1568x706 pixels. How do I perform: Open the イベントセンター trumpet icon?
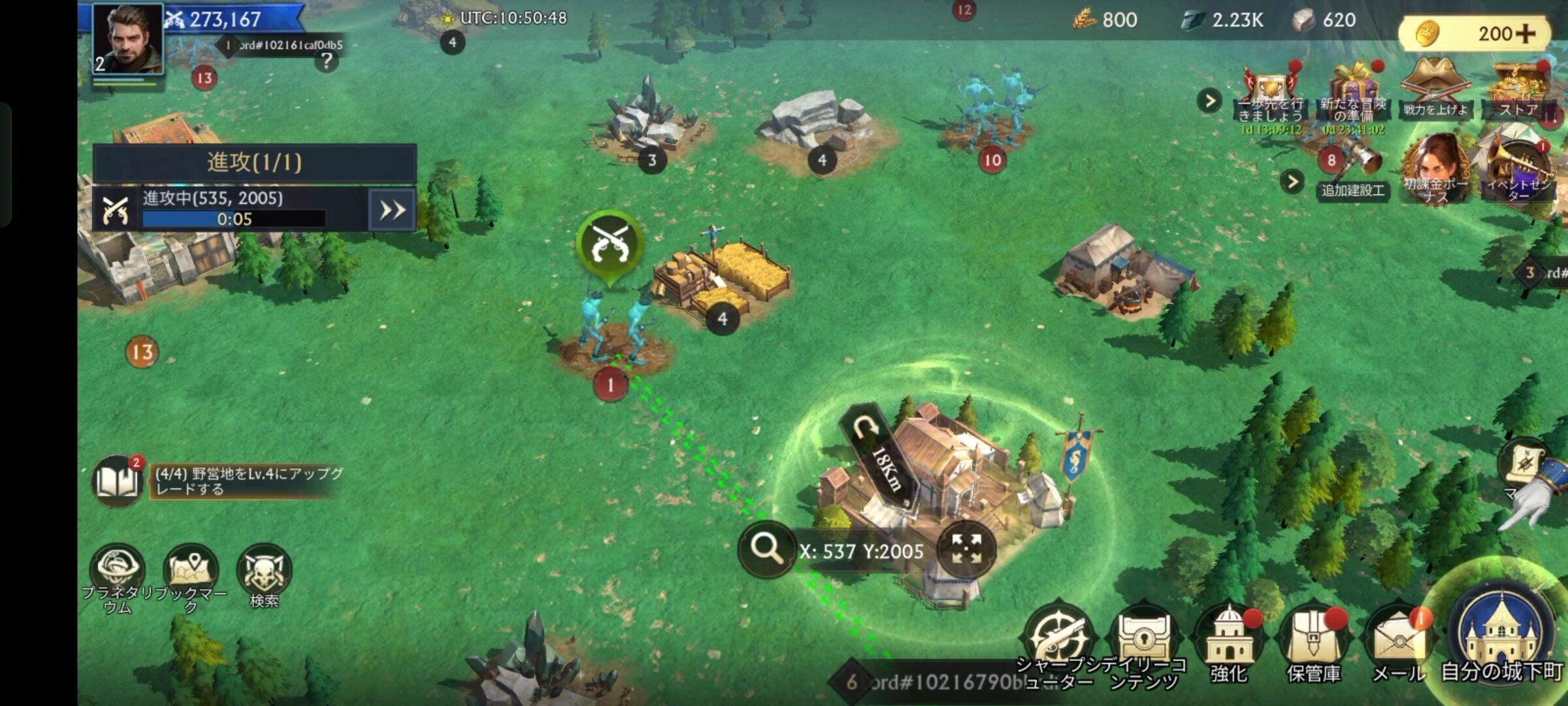1518,171
